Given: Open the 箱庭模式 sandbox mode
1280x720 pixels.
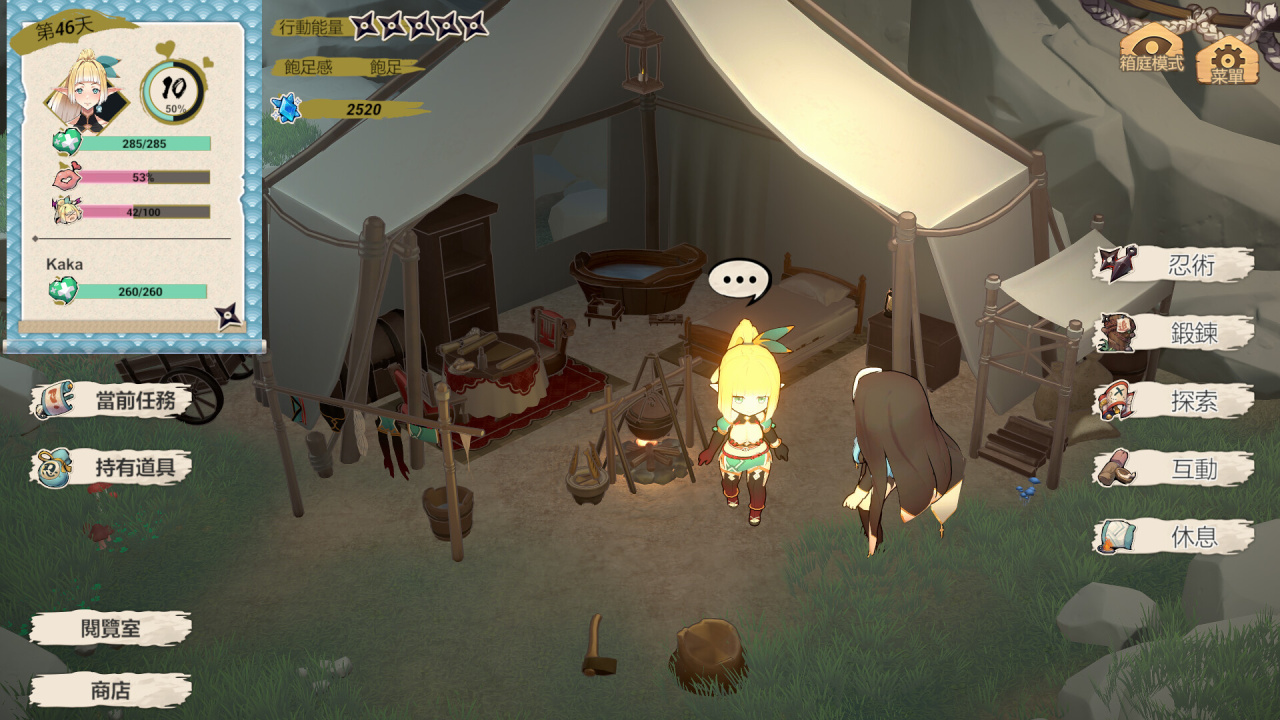Looking at the screenshot, I should 1152,48.
